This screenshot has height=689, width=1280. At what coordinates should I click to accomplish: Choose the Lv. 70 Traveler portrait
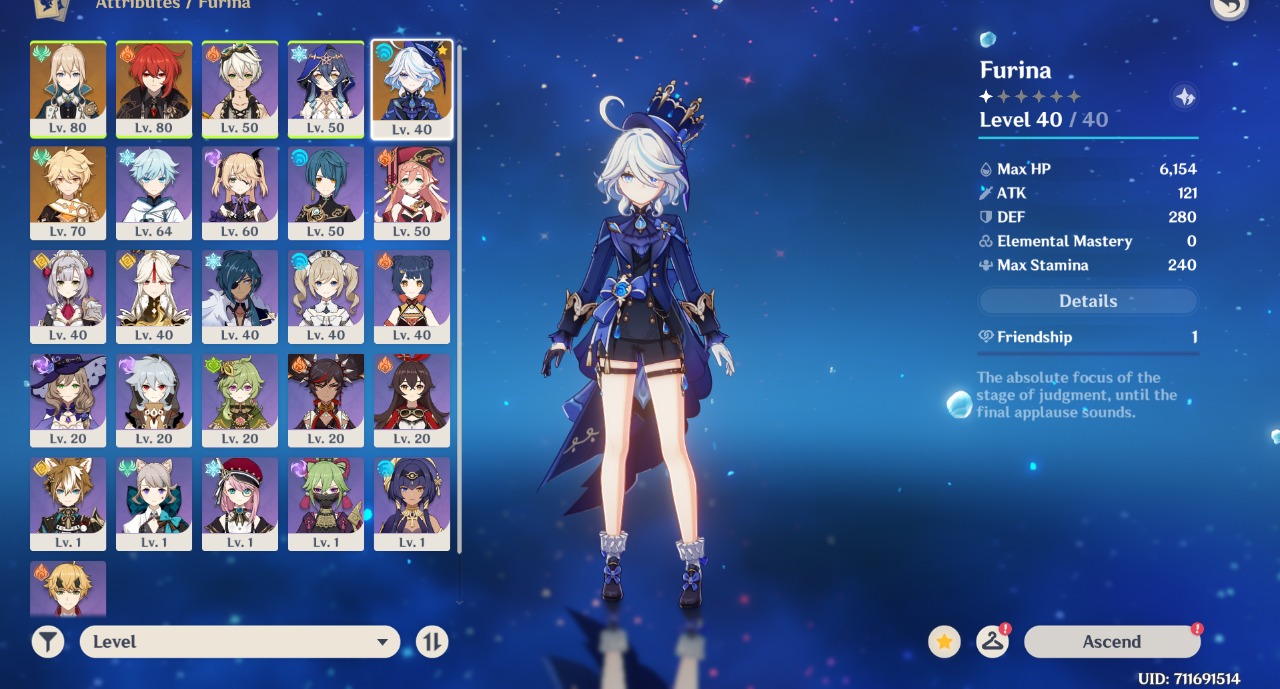tap(68, 192)
